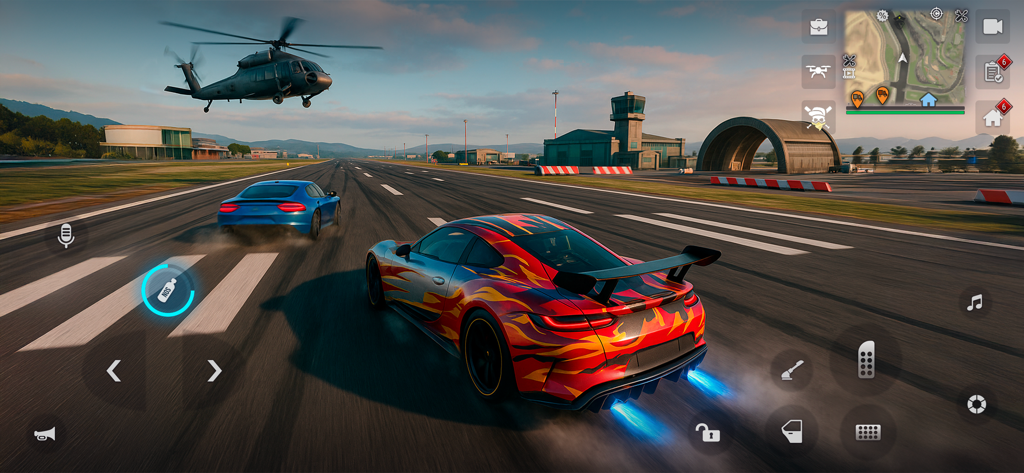Tap the wide brake pedal
Screen dimensions: 1024x473
pyautogui.click(x=867, y=432)
